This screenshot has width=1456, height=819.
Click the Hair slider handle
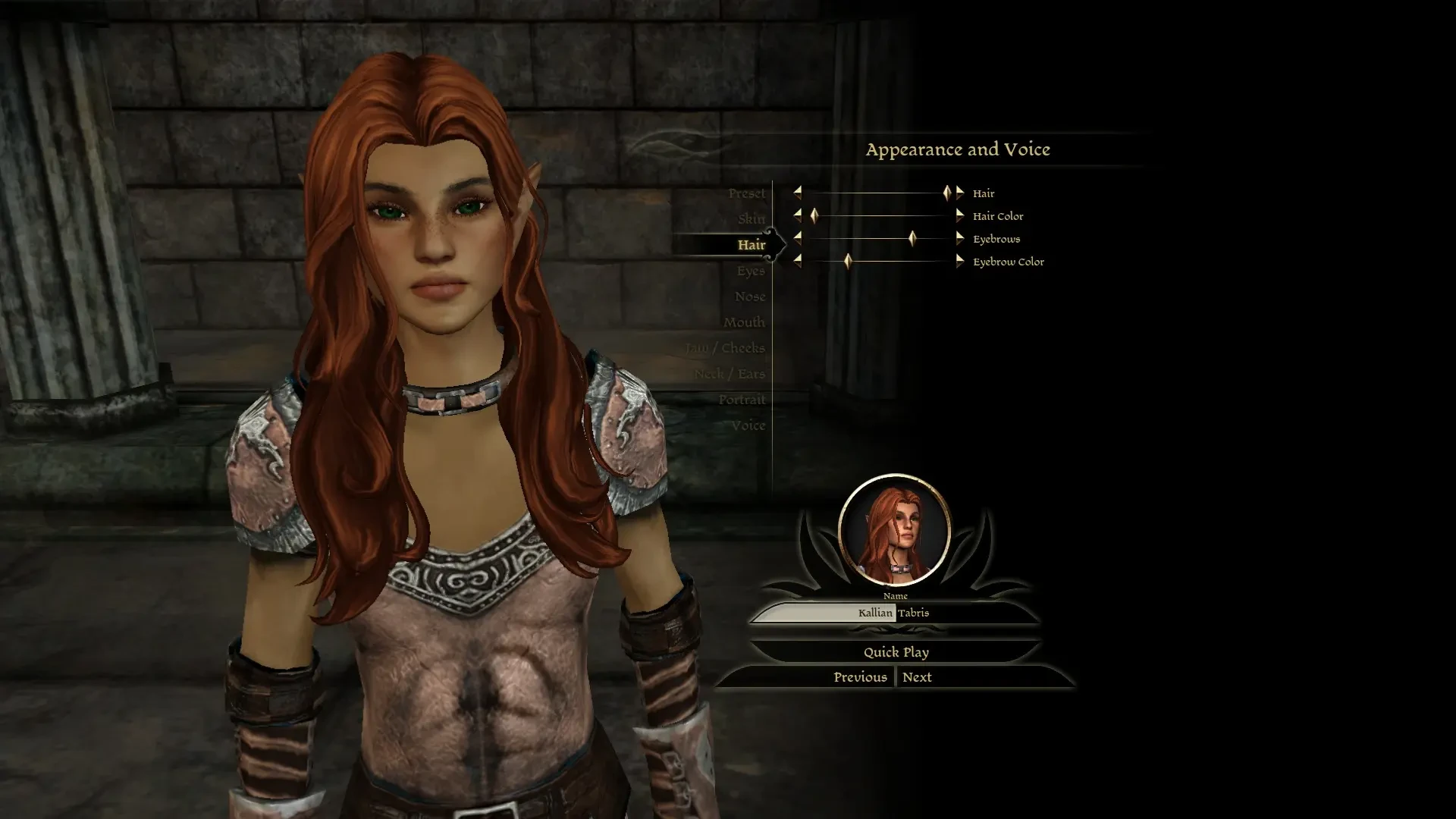click(x=947, y=193)
